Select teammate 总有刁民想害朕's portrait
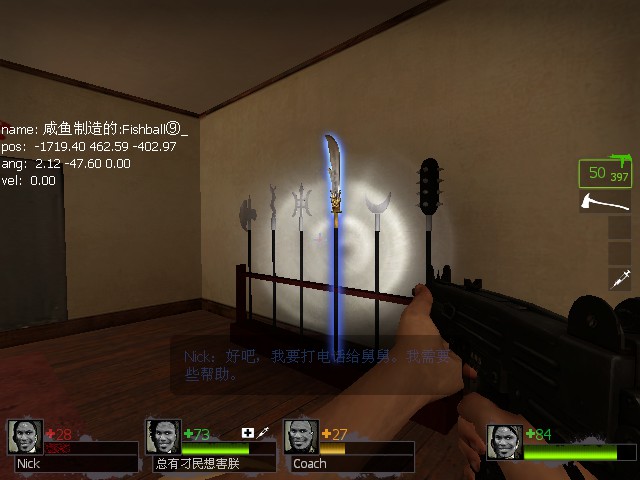The height and width of the screenshot is (480, 640). (163, 437)
